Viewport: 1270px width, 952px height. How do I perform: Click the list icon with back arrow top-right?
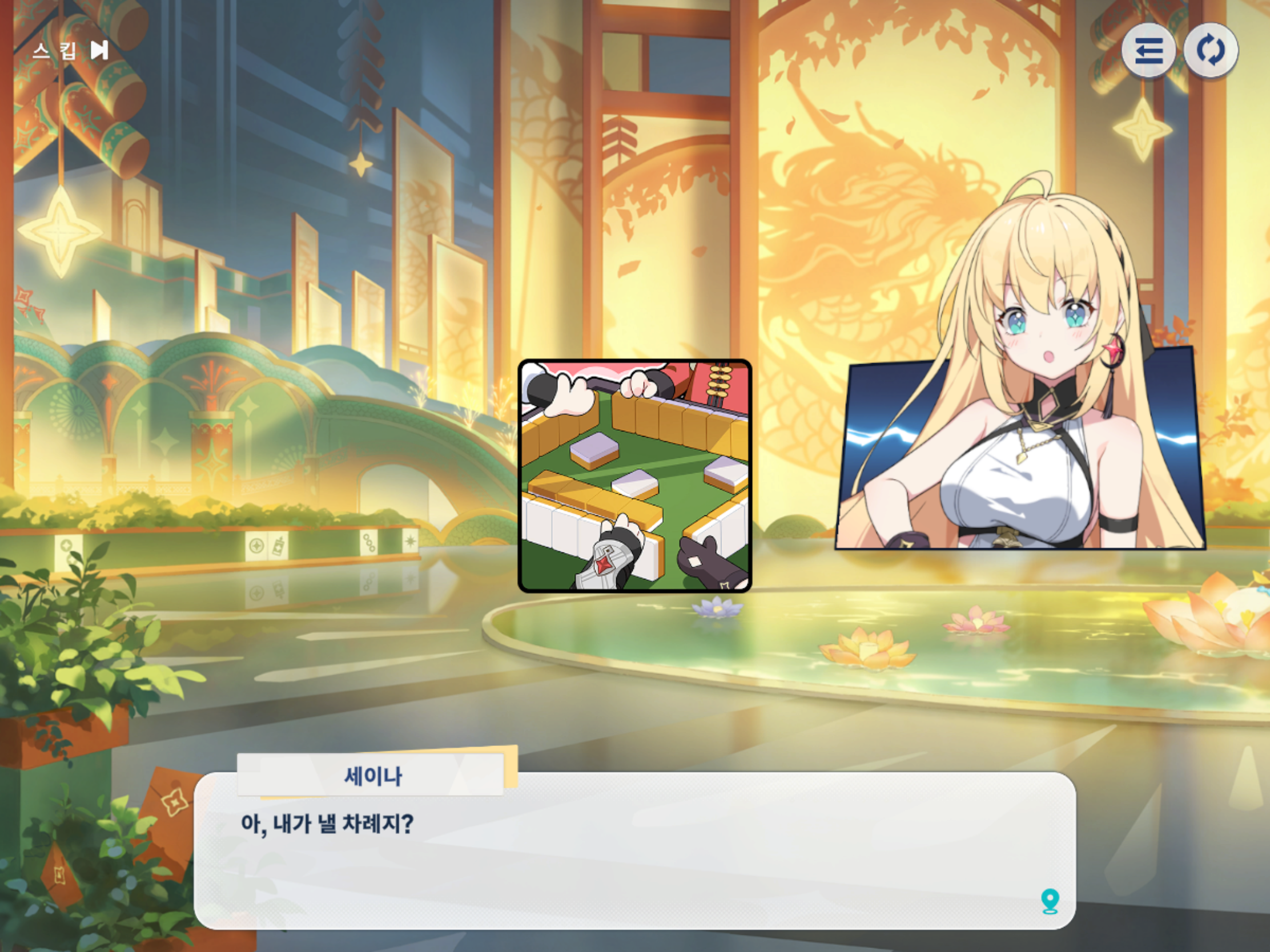coord(1148,51)
